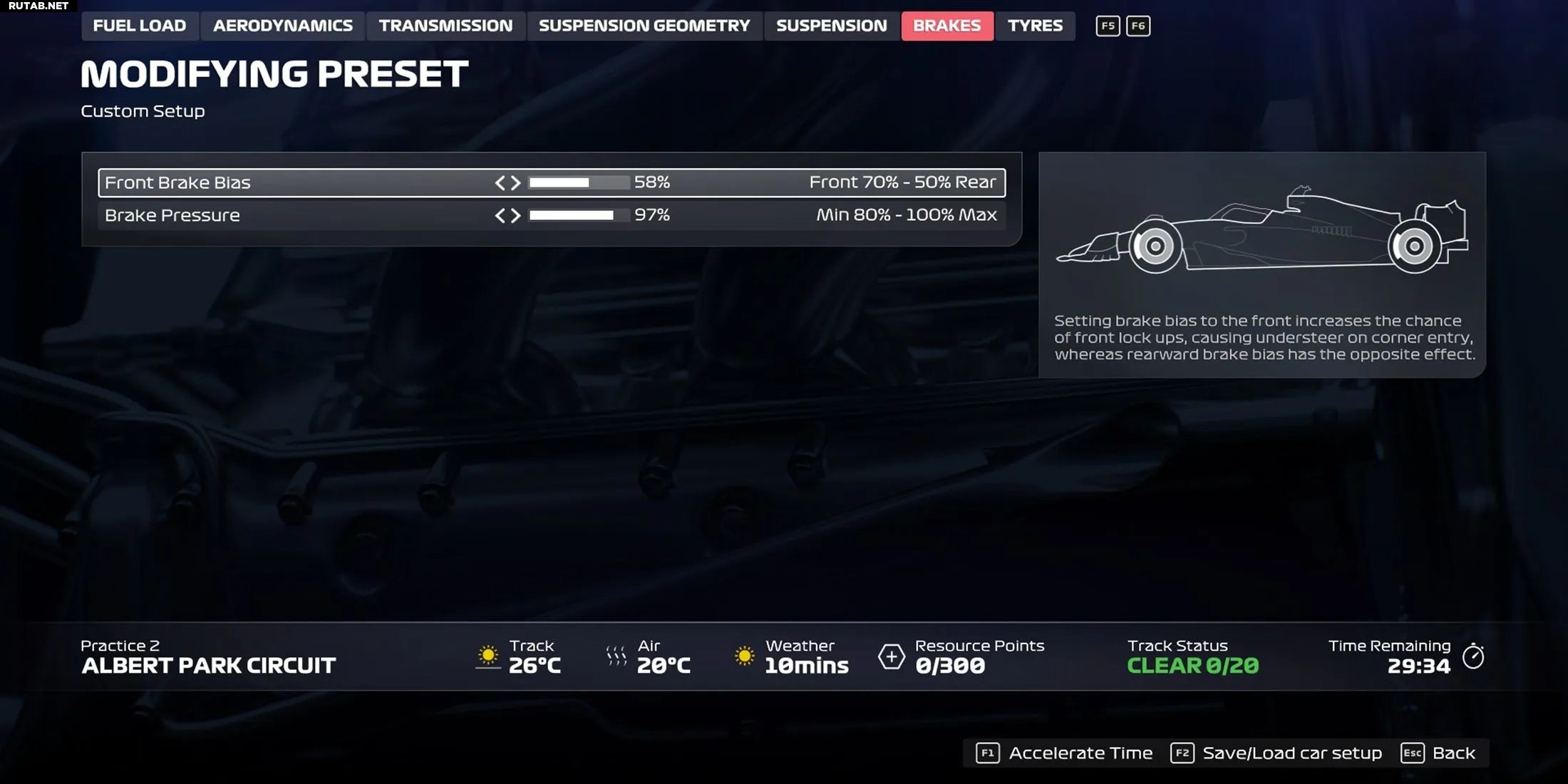
Task: Choose Accelerate Time at the bottom
Action: [x=1066, y=753]
